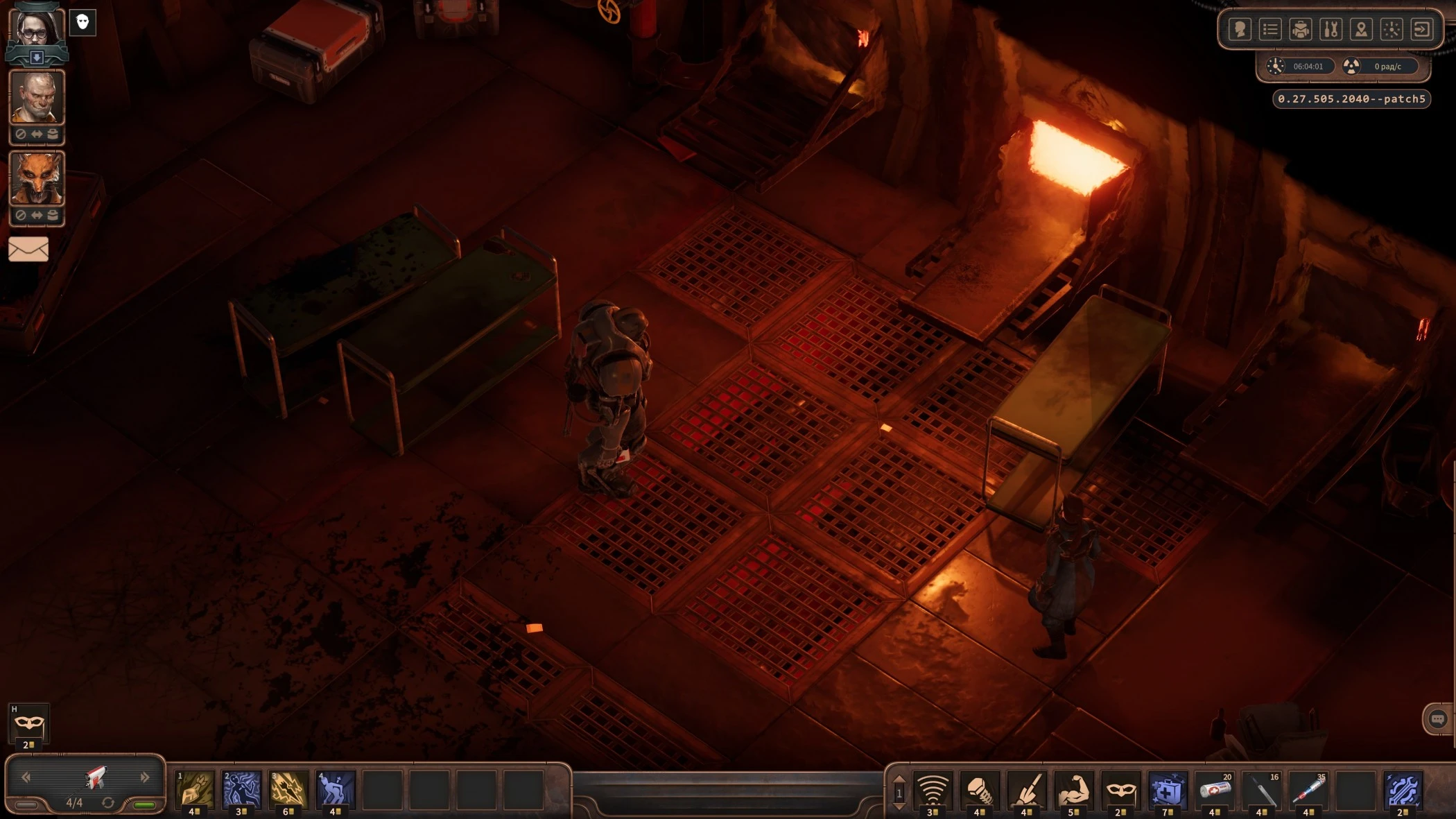The width and height of the screenshot is (1456, 819).
Task: Open the envelope message notification
Action: tap(28, 249)
